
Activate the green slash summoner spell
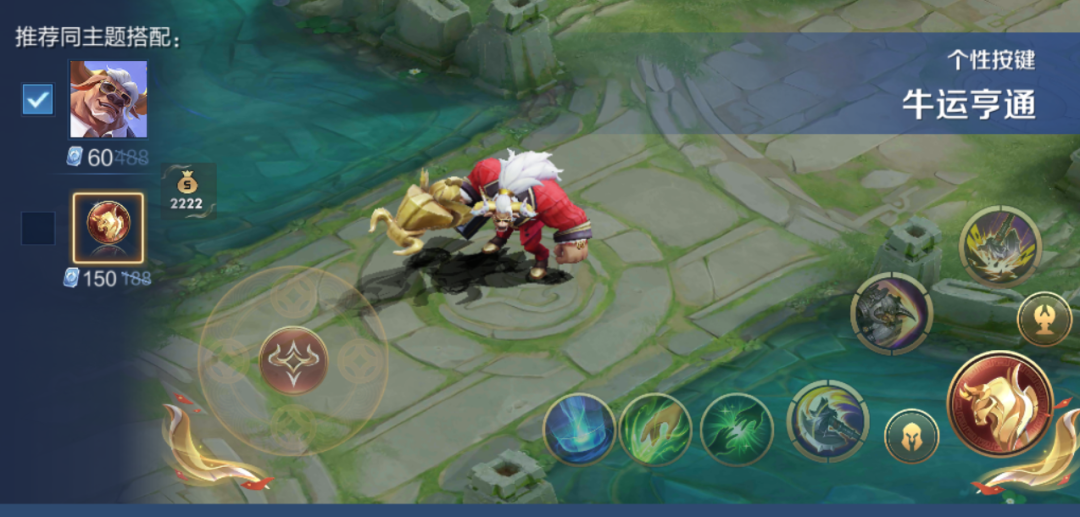coord(736,429)
